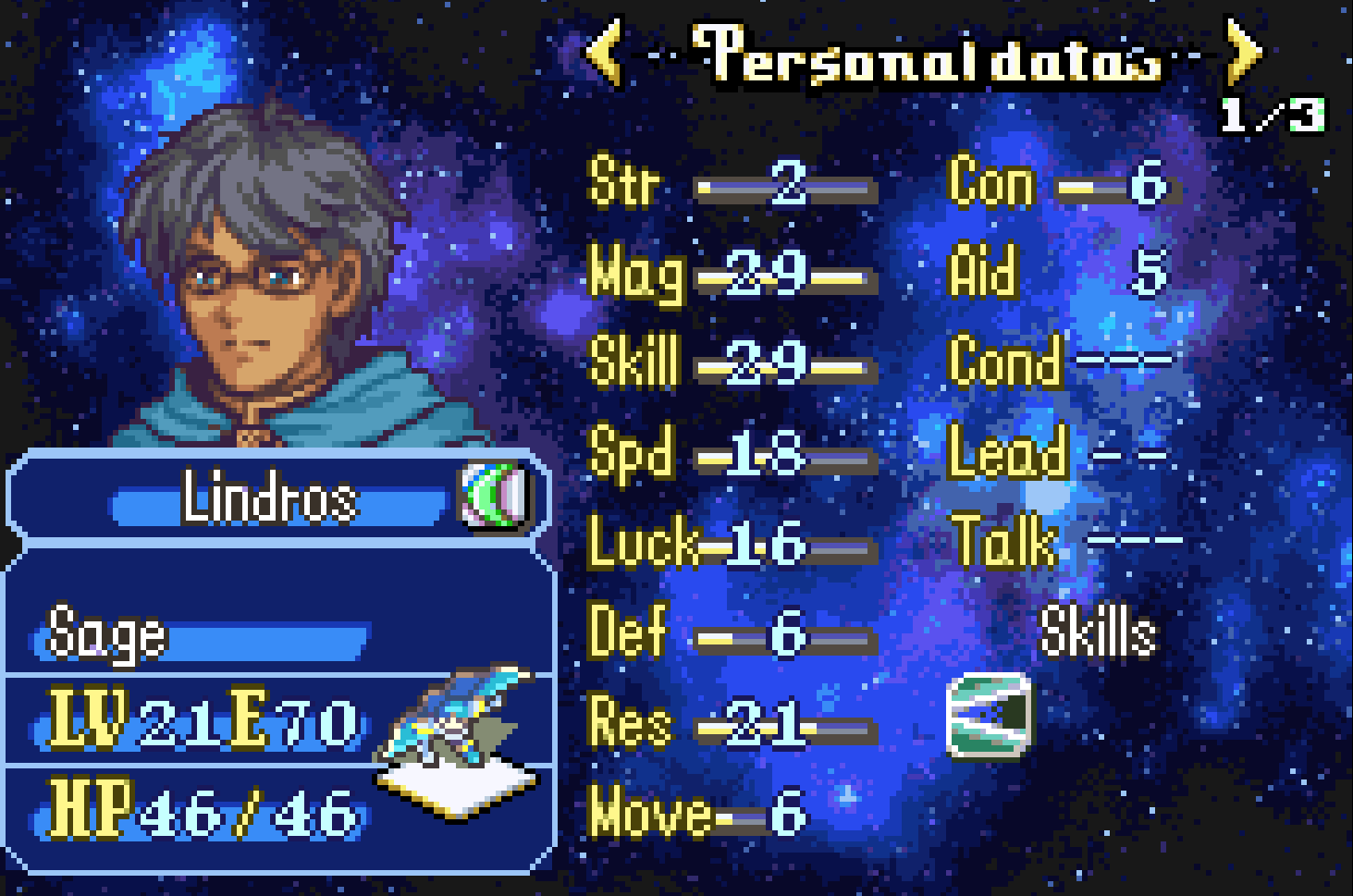Select the green skill icon under Skills
This screenshot has height=896, width=1353.
pyautogui.click(x=990, y=716)
